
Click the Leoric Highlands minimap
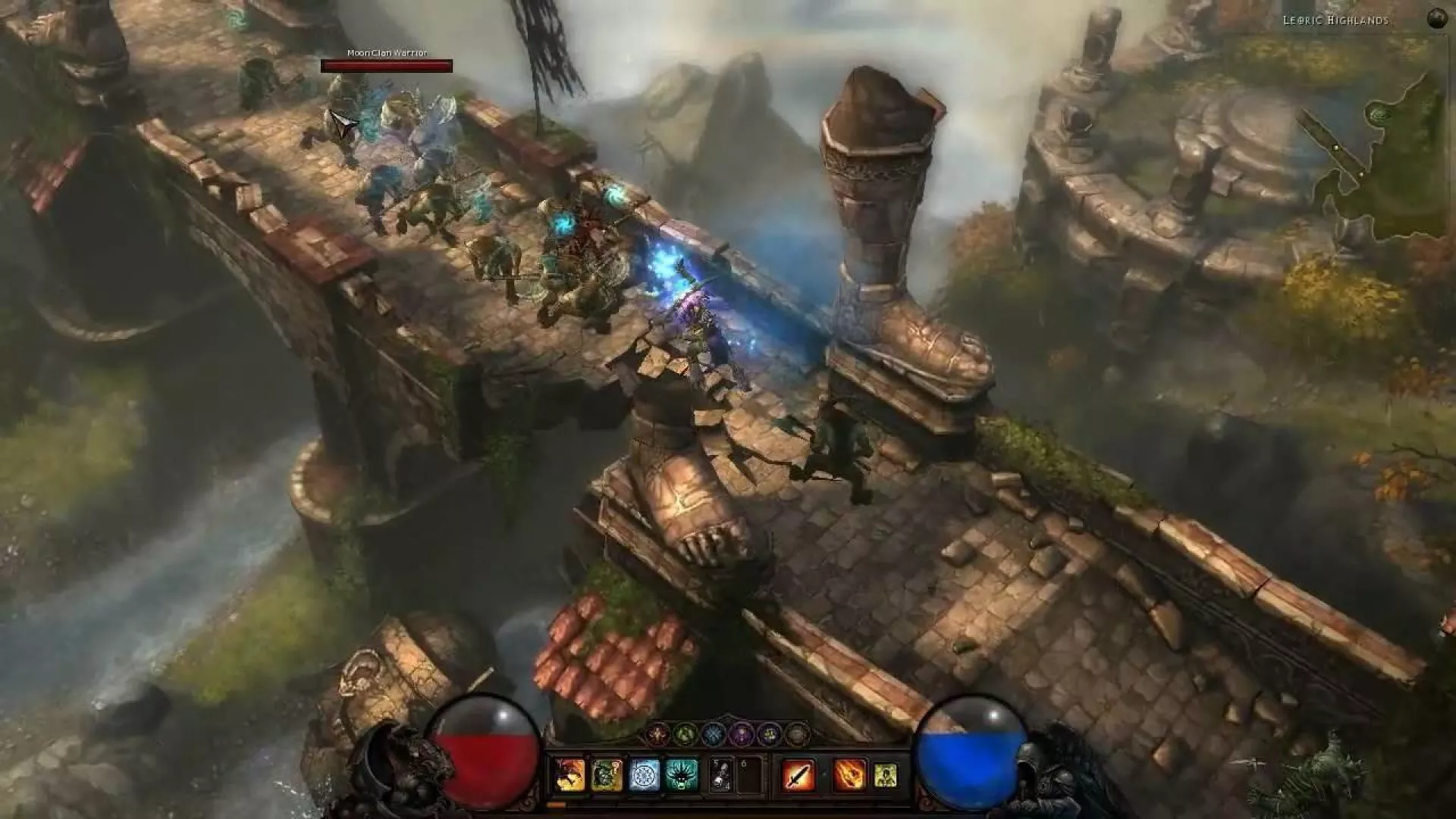click(x=1373, y=159)
